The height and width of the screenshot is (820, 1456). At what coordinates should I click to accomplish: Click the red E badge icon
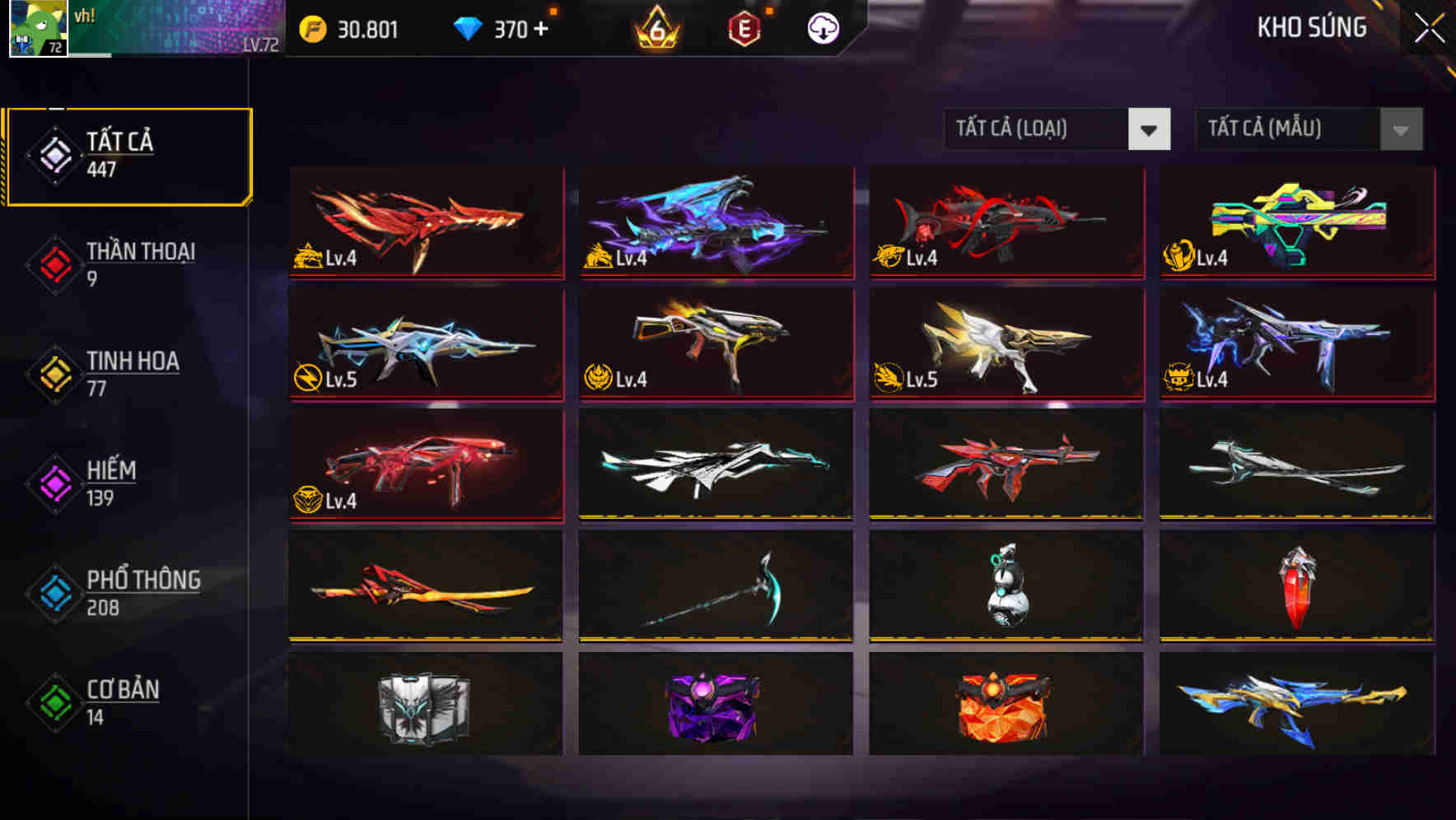[x=745, y=27]
